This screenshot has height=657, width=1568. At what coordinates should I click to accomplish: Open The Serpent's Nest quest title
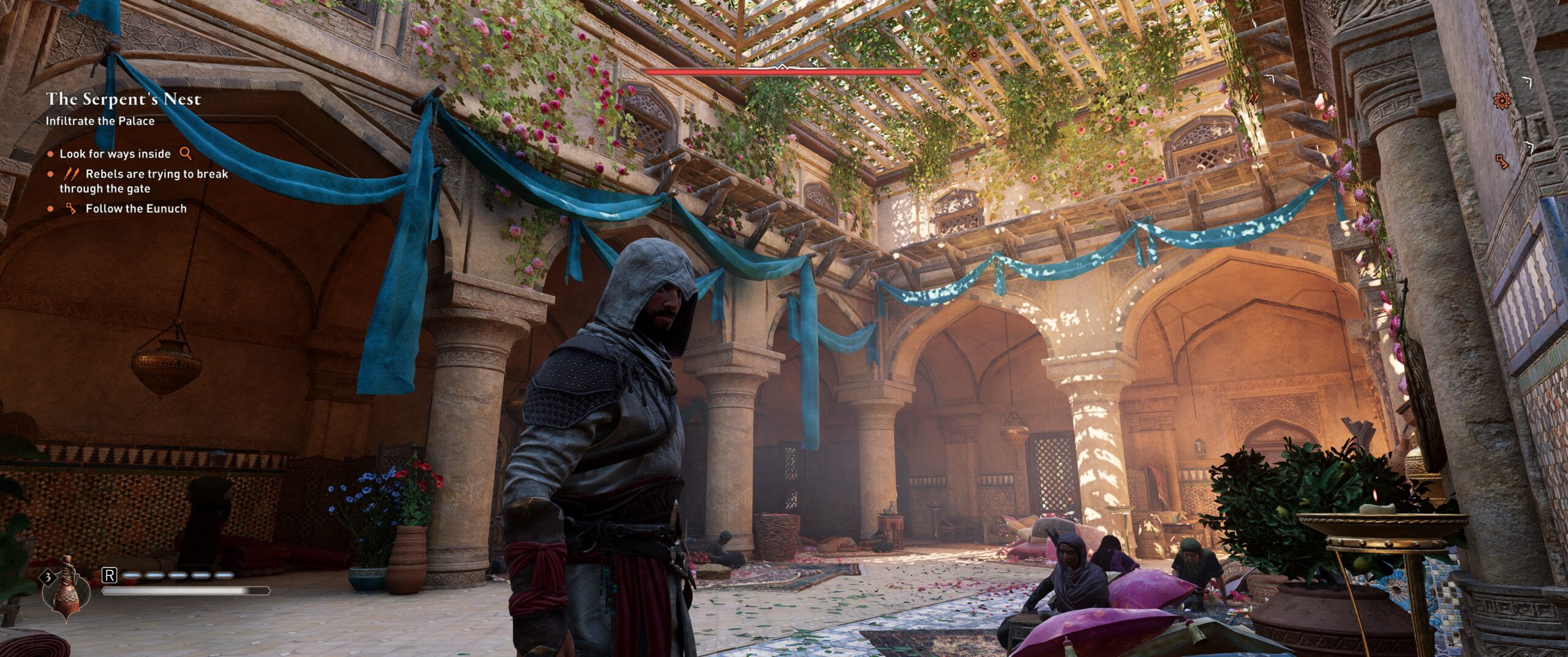pyautogui.click(x=123, y=99)
